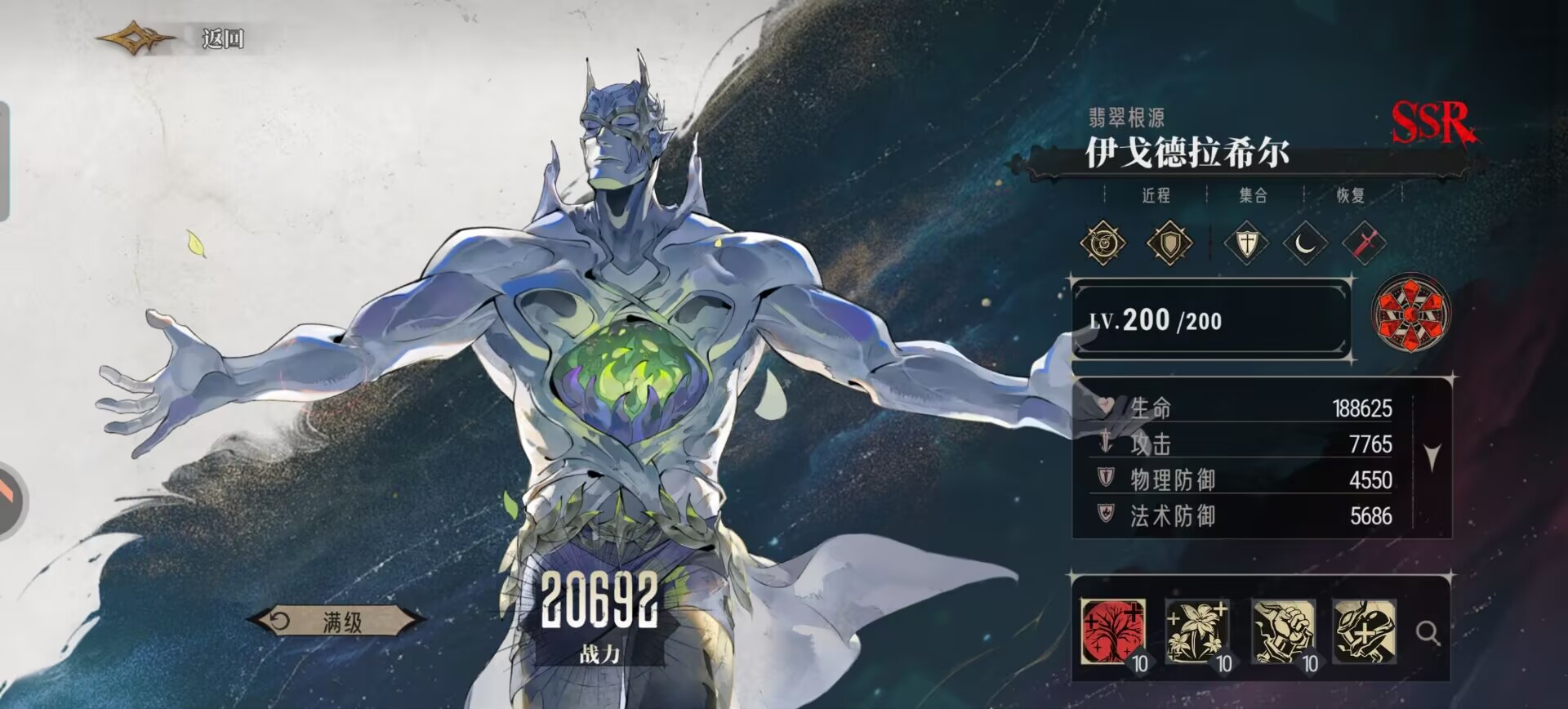The height and width of the screenshot is (709, 1568).
Task: Toggle the 满级 max level preview button
Action: pyautogui.click(x=336, y=622)
